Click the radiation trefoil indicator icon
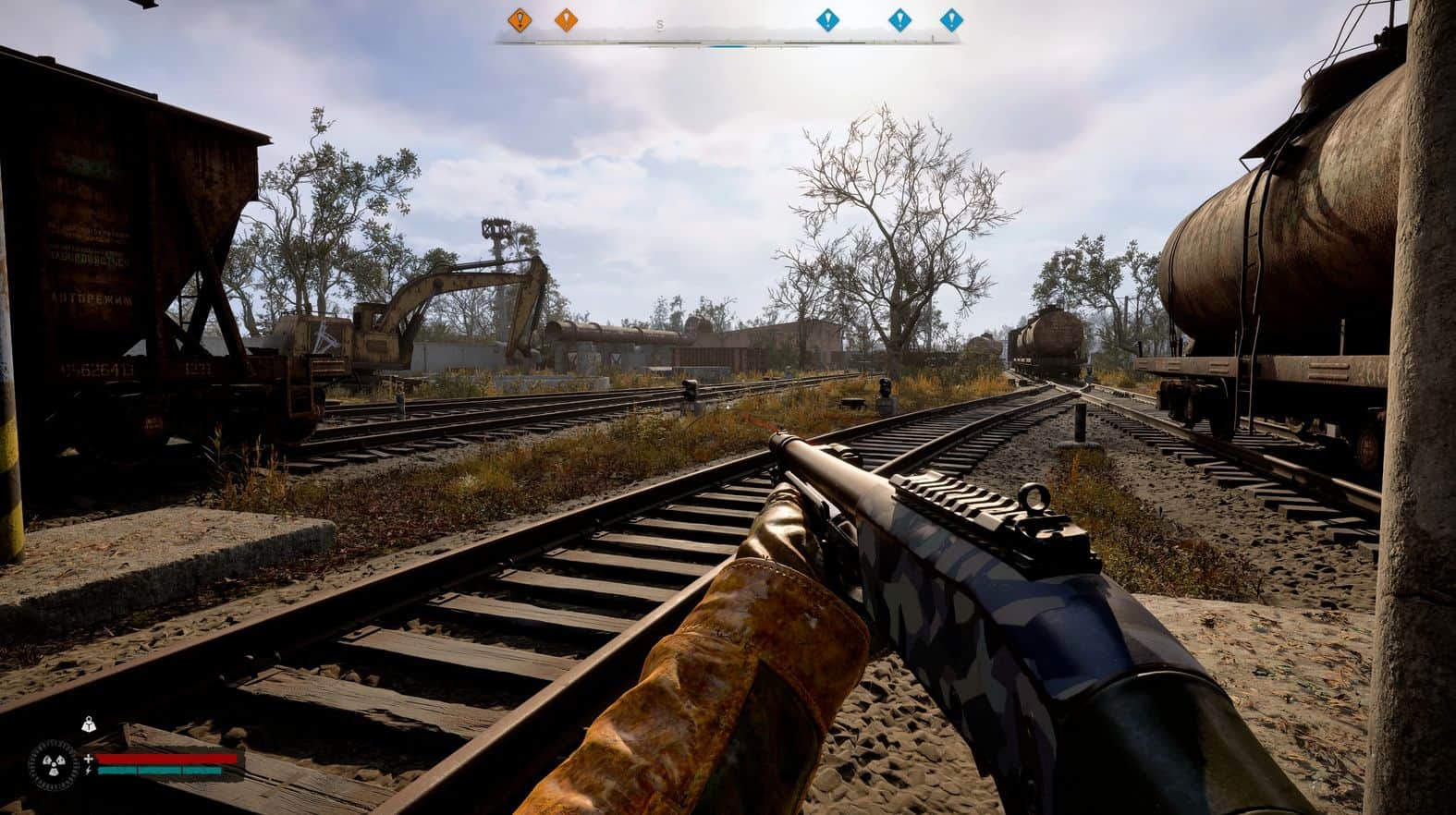The height and width of the screenshot is (815, 1456). click(55, 764)
